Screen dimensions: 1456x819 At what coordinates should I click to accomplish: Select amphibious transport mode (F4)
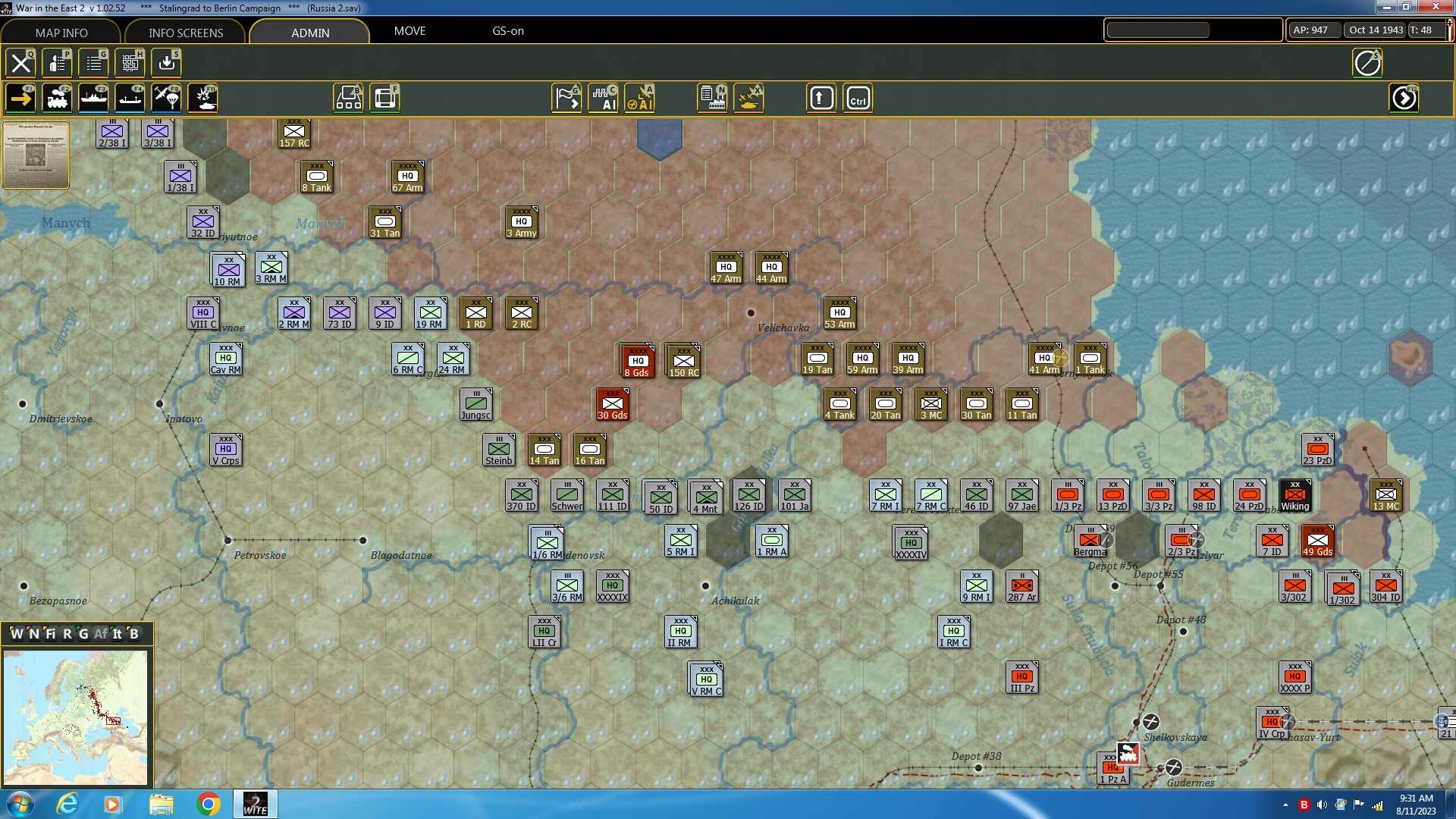point(130,97)
